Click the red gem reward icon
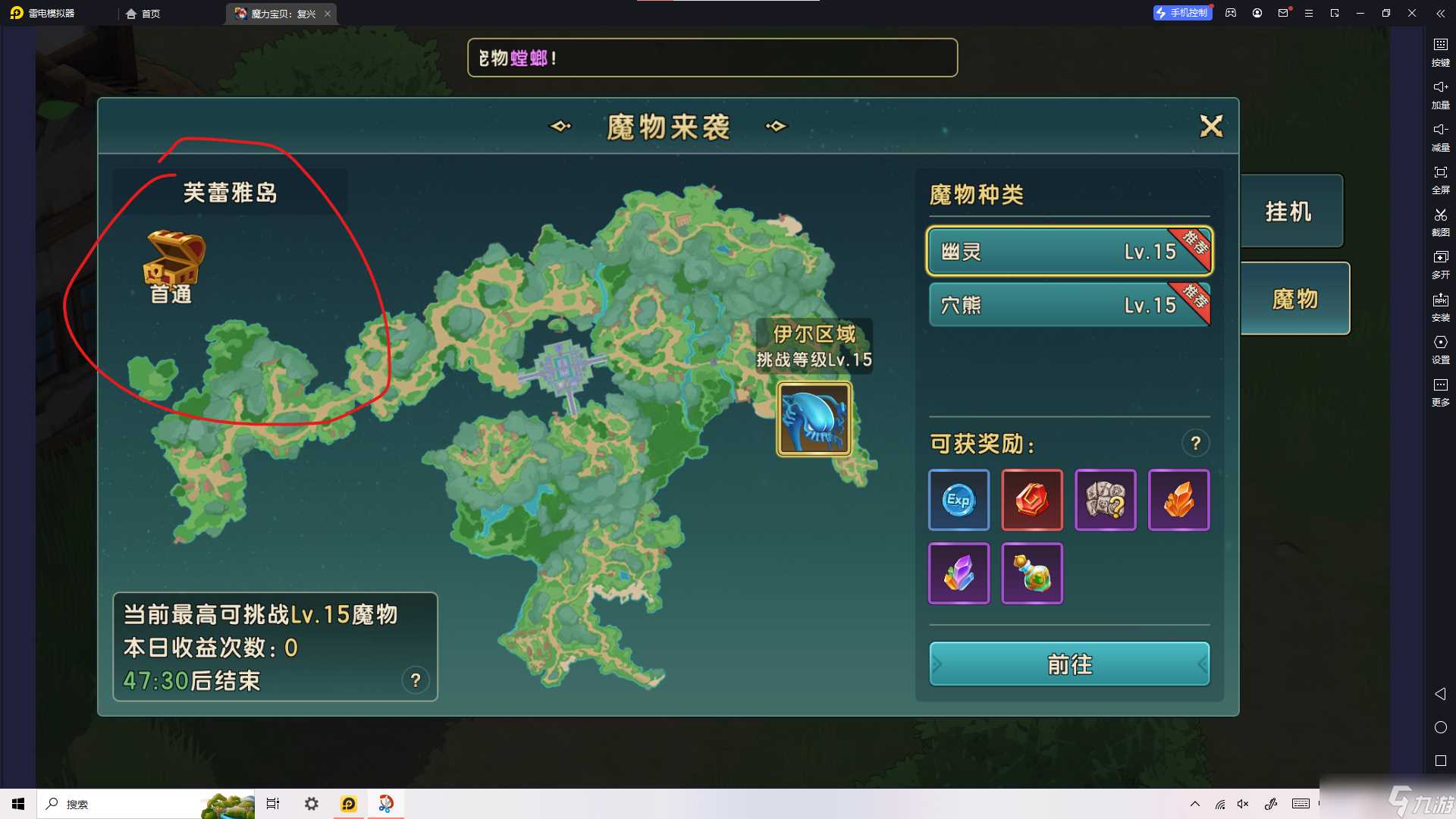 coord(1032,500)
